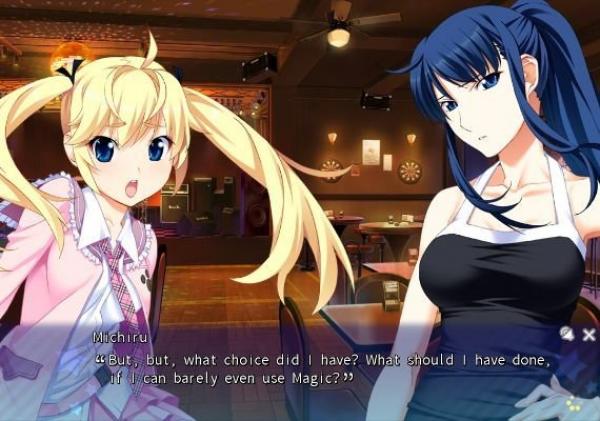Click the voice replay speaker icon

(567, 334)
